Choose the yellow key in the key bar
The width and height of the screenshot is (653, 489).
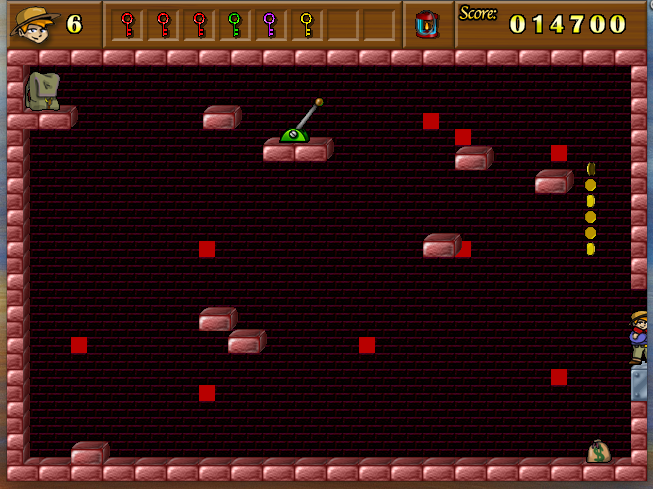pyautogui.click(x=306, y=23)
